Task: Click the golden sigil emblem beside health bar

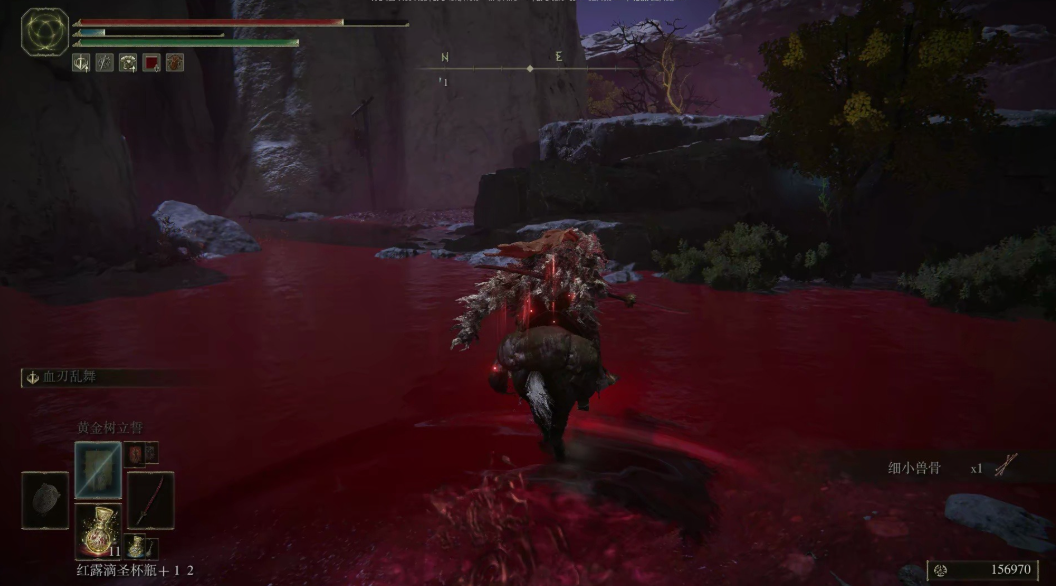Action: pos(45,32)
